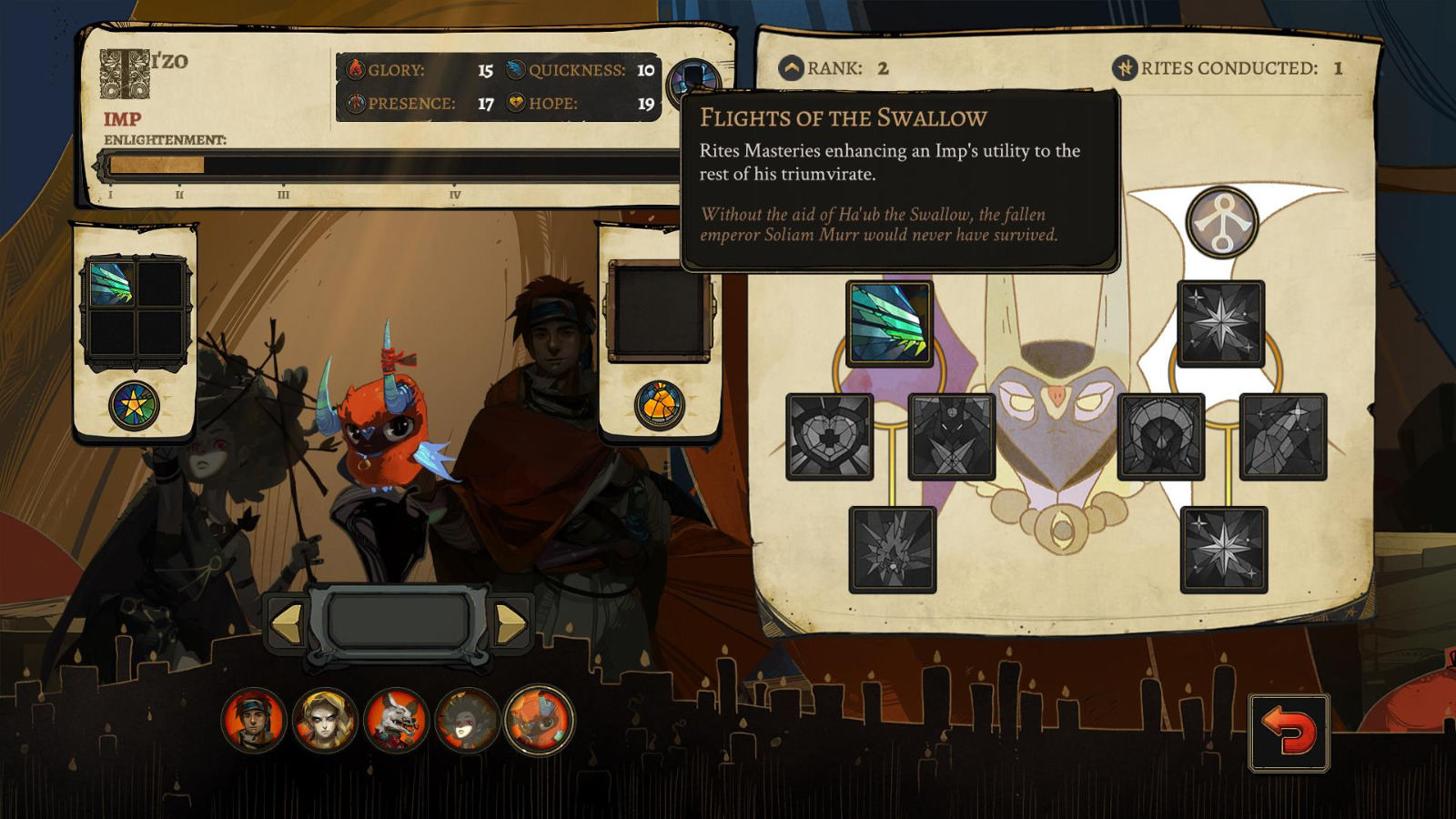Click the right arrow on the item selector
This screenshot has width=1456, height=819.
point(512,623)
